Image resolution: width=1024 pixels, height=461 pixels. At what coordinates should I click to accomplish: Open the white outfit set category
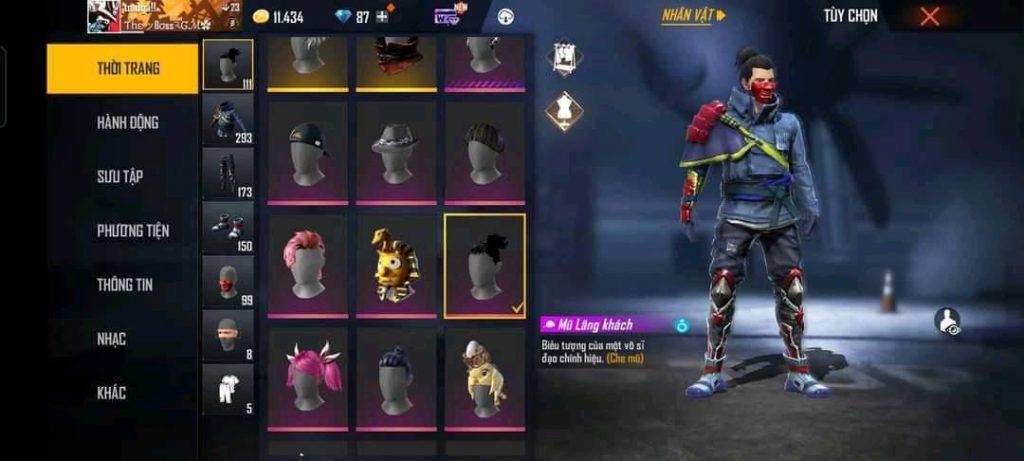click(x=228, y=389)
